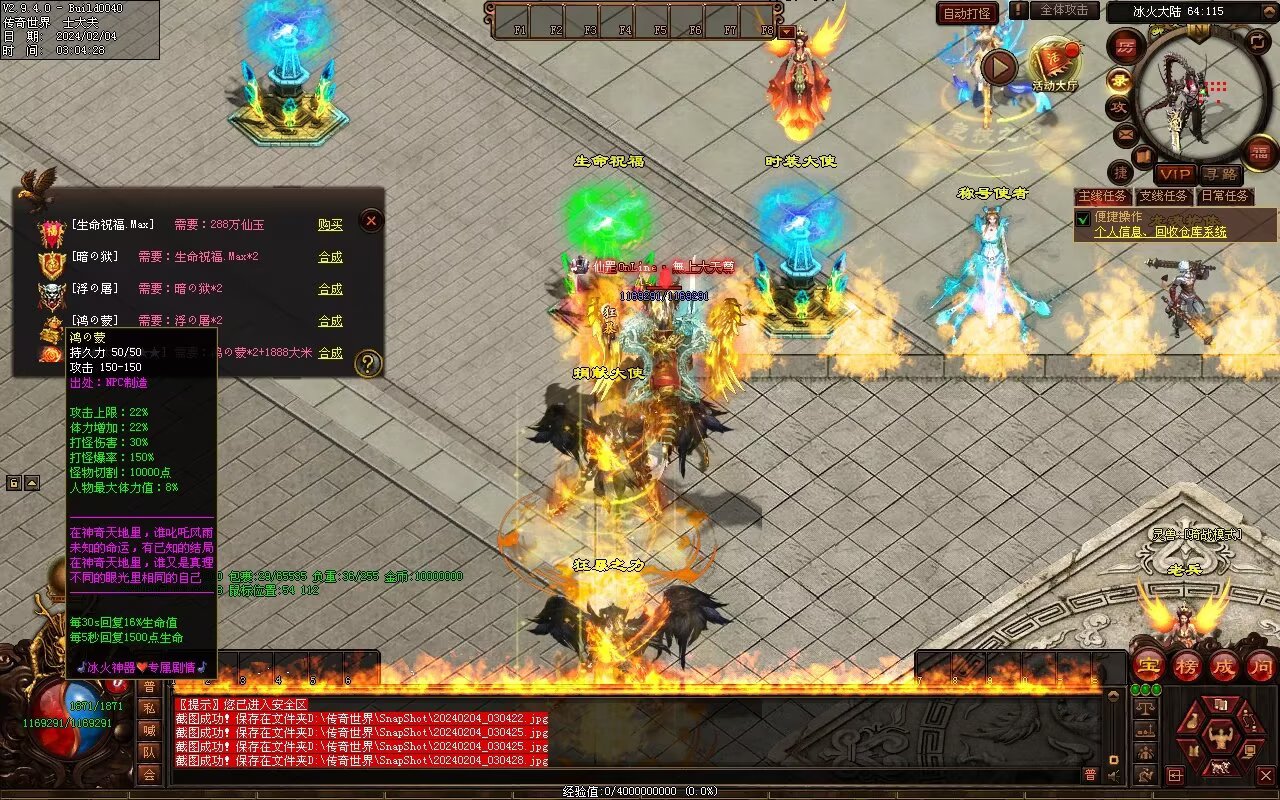Screen dimensions: 1280x800
Task: Open help with the question mark button
Action: (x=368, y=363)
